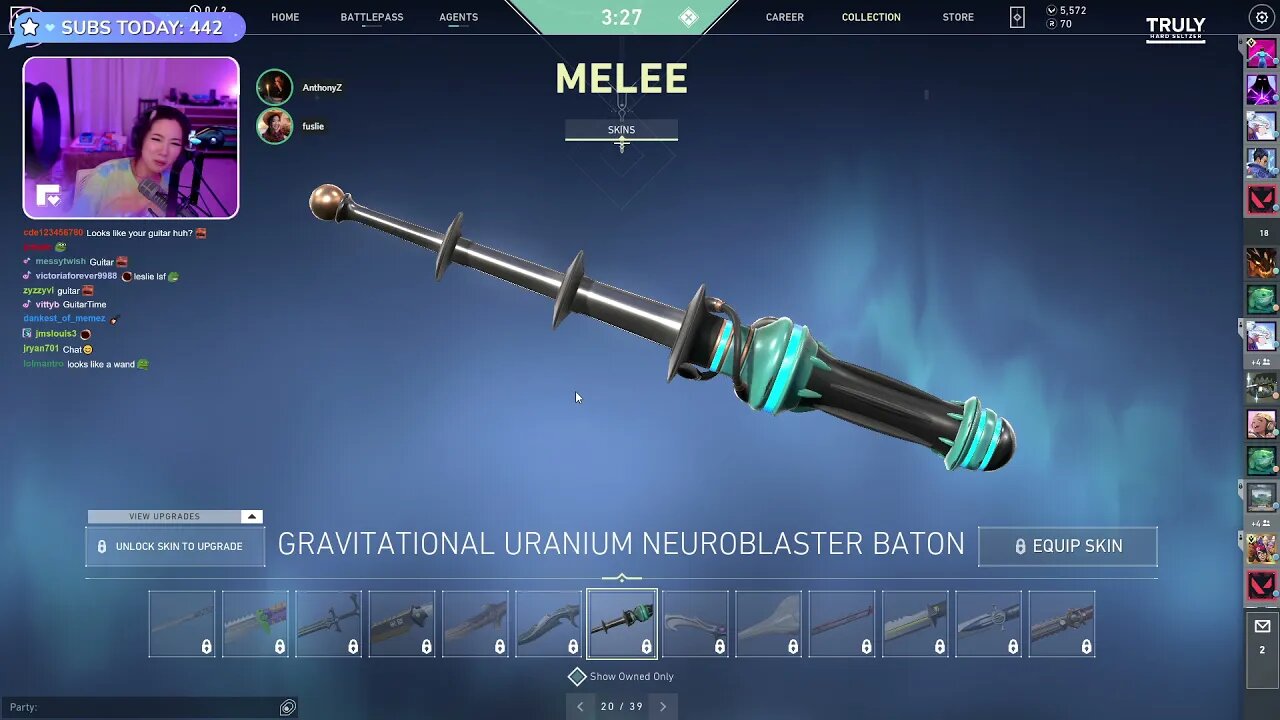
Task: Open the mail inbox icon
Action: (x=1262, y=626)
